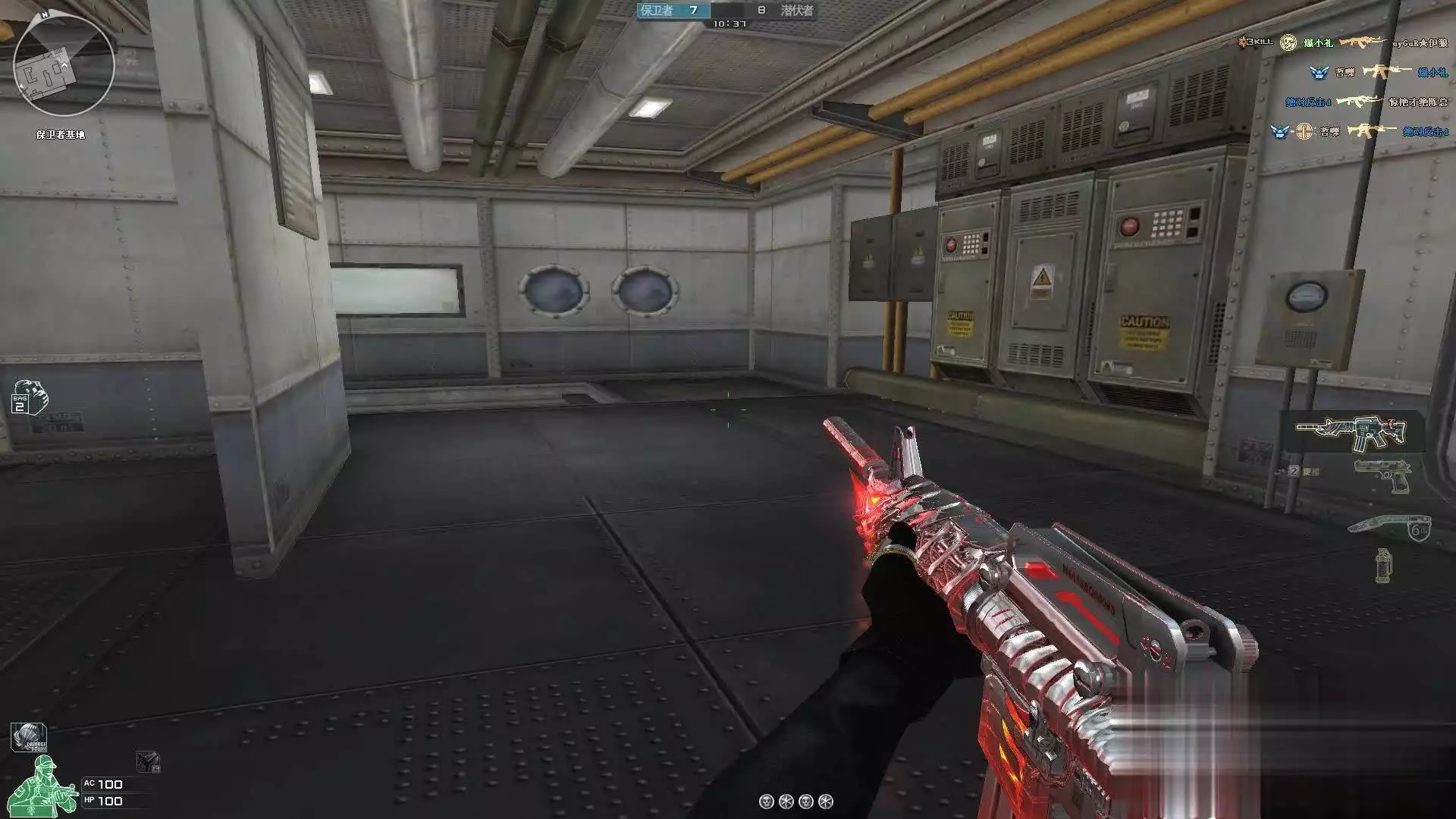Click the Damage Down parachute icon

point(28,738)
